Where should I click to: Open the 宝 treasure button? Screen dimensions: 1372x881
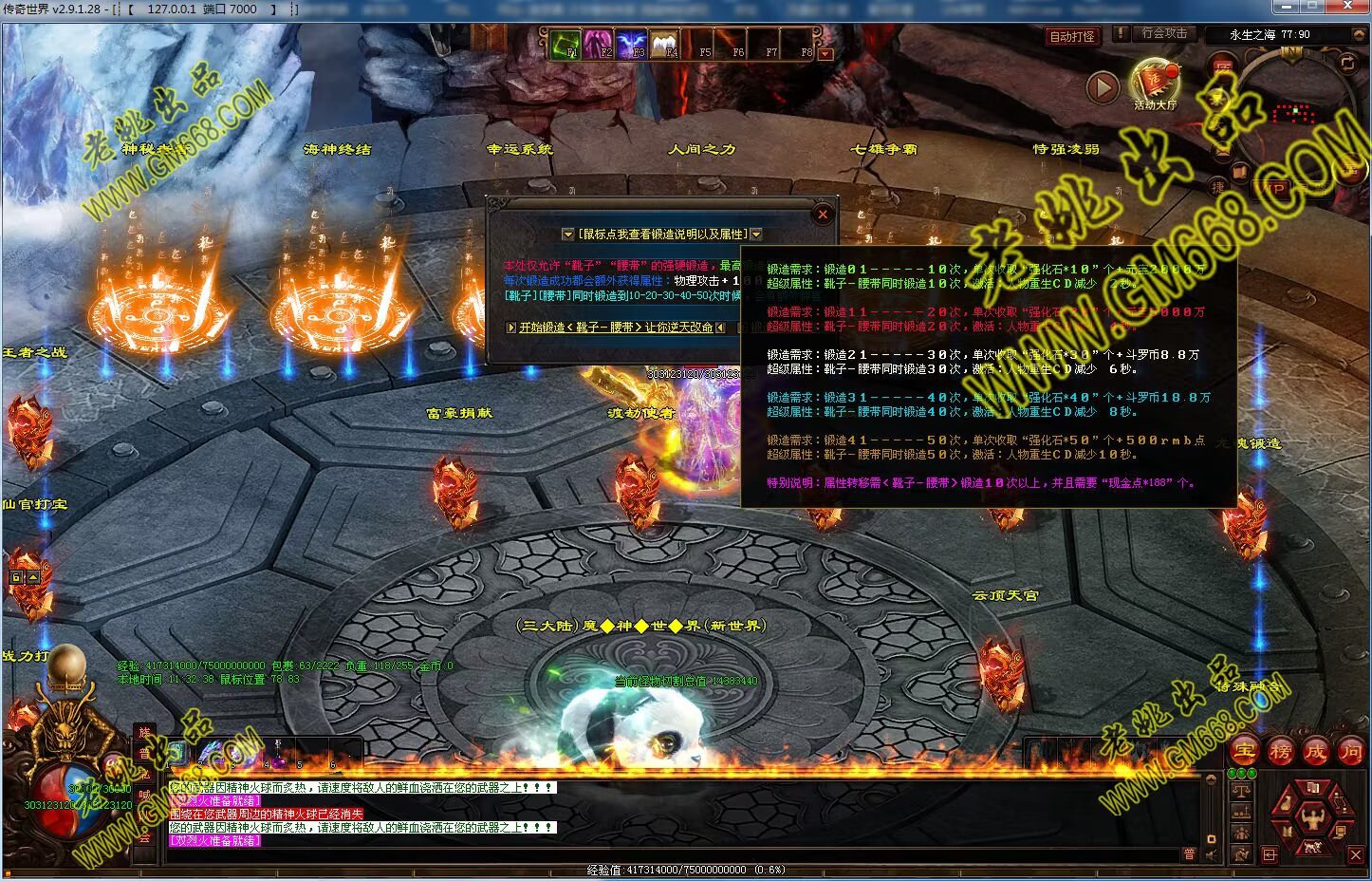(1244, 751)
